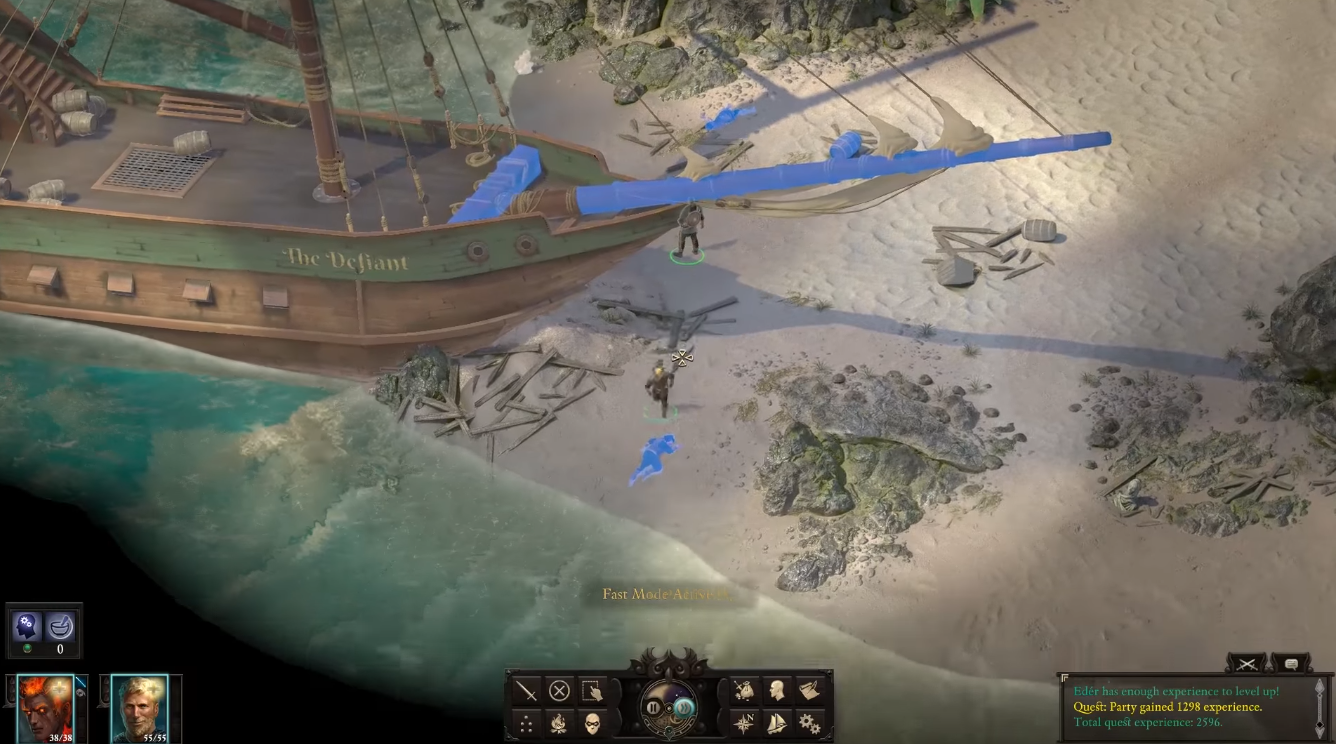Viewport: 1336px width, 744px height.
Task: Click the campfire rest button
Action: (x=559, y=723)
